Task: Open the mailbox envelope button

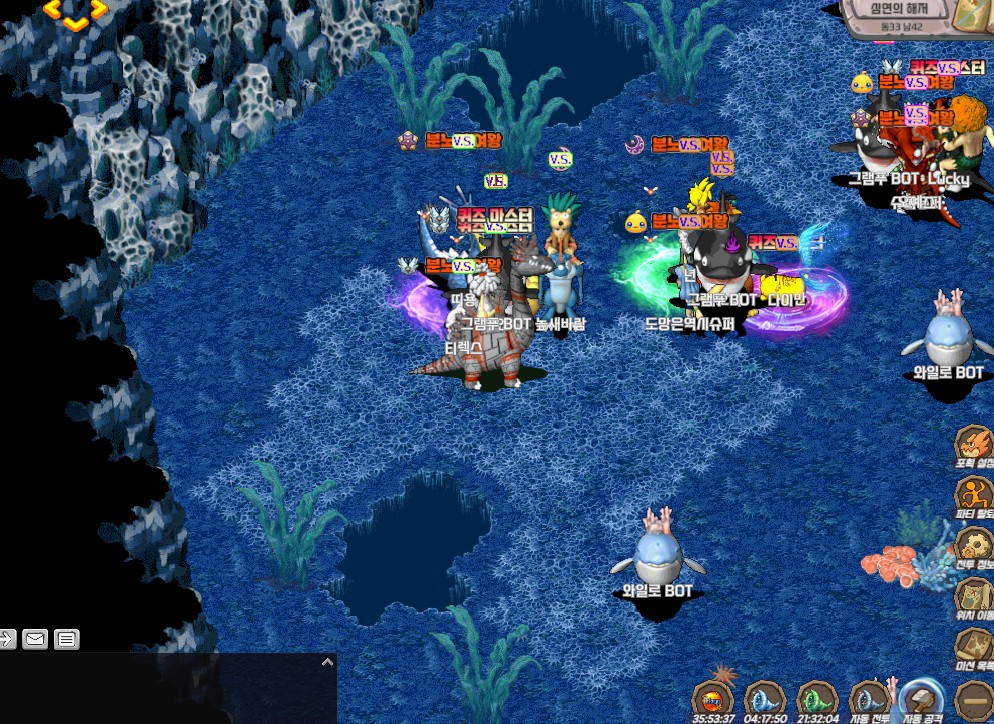Action: pyautogui.click(x=35, y=639)
